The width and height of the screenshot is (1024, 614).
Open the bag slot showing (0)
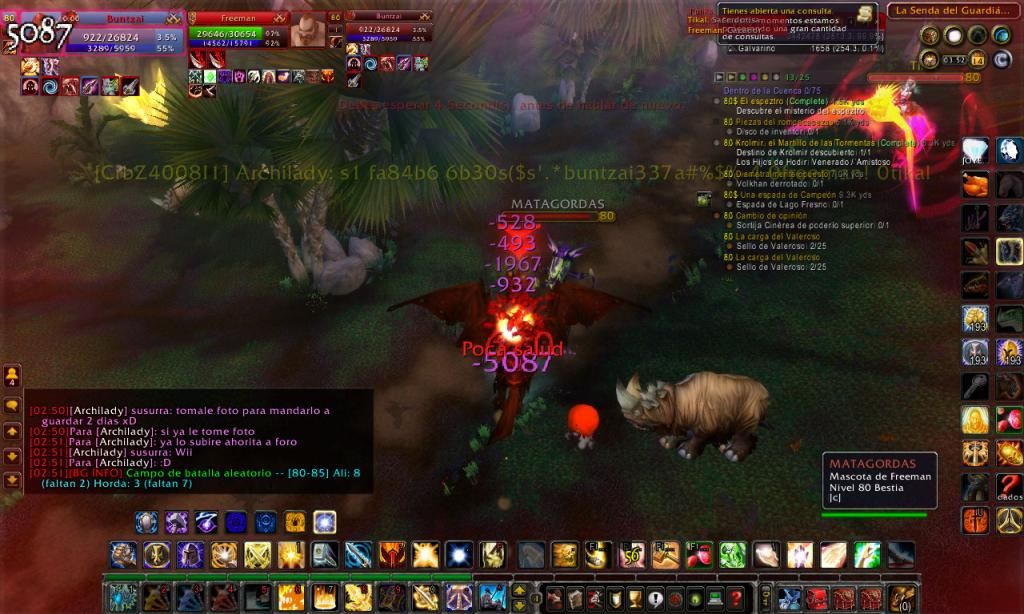pos(901,599)
